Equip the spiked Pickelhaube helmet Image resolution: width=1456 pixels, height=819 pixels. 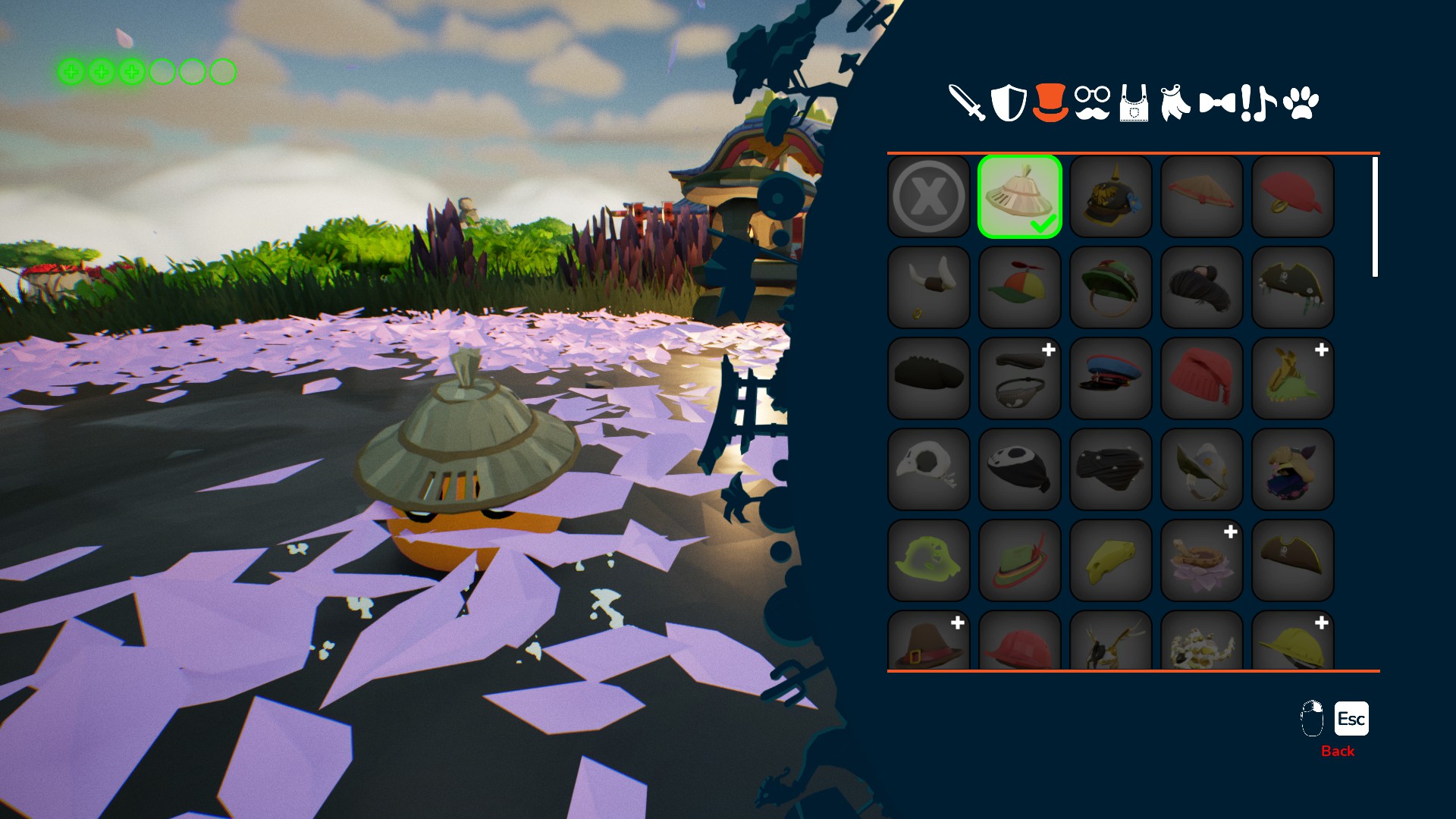pyautogui.click(x=1111, y=196)
